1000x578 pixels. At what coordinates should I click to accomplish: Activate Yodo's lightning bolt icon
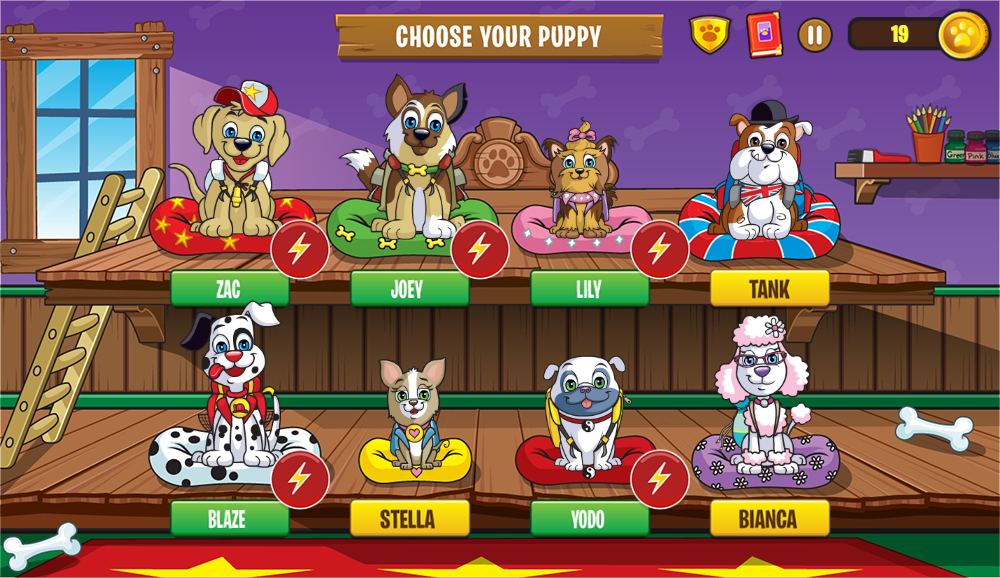click(660, 479)
